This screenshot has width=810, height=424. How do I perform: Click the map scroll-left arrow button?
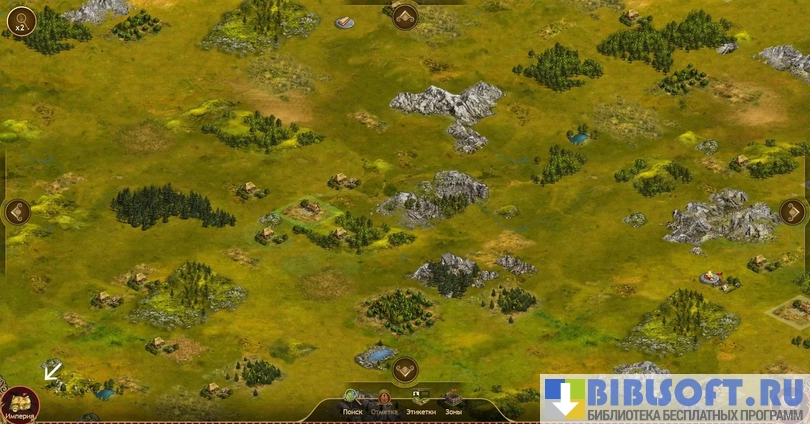click(x=17, y=211)
